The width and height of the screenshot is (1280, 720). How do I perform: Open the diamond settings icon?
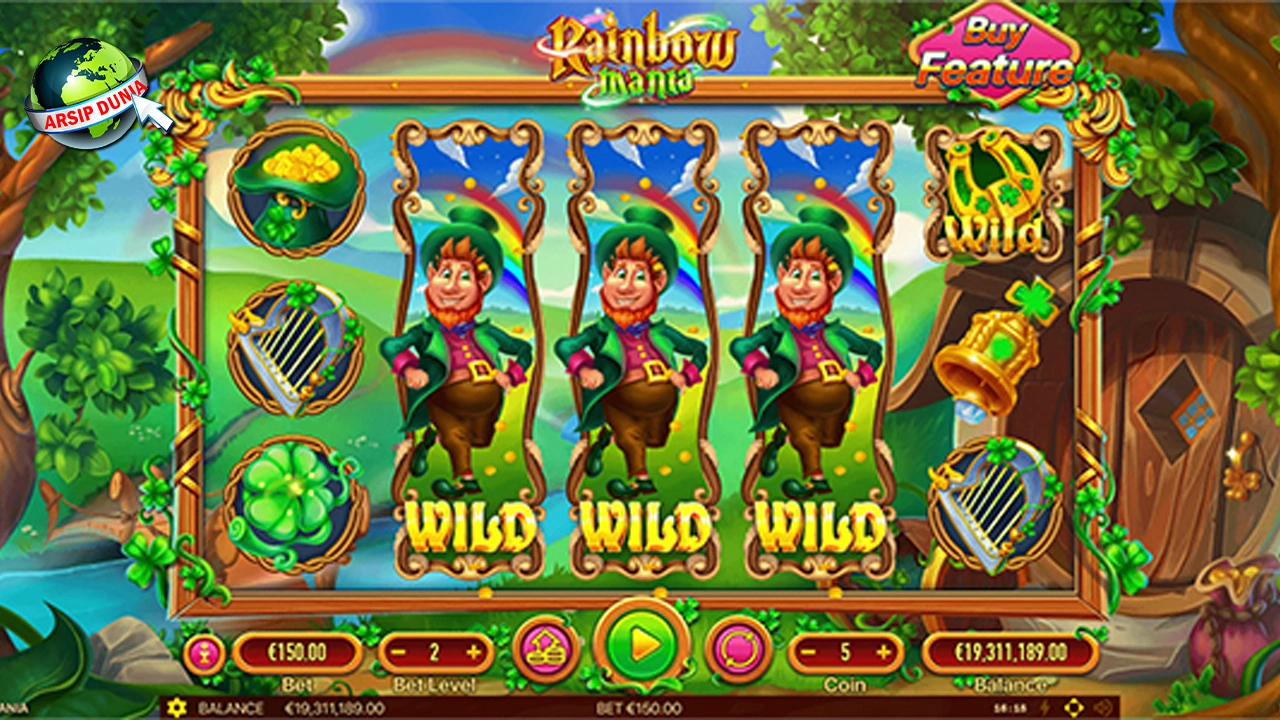[x=1073, y=706]
